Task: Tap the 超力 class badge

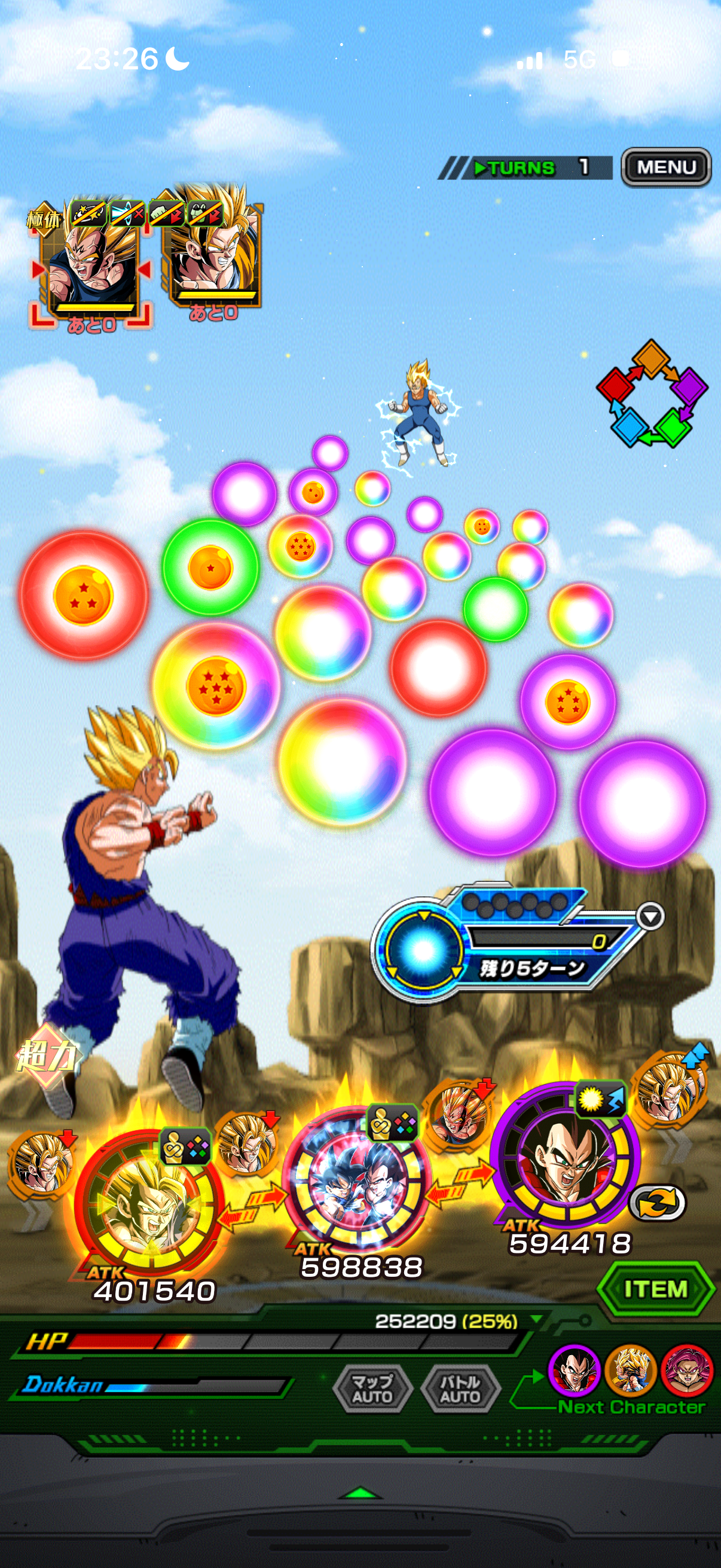Action: [x=46, y=1055]
